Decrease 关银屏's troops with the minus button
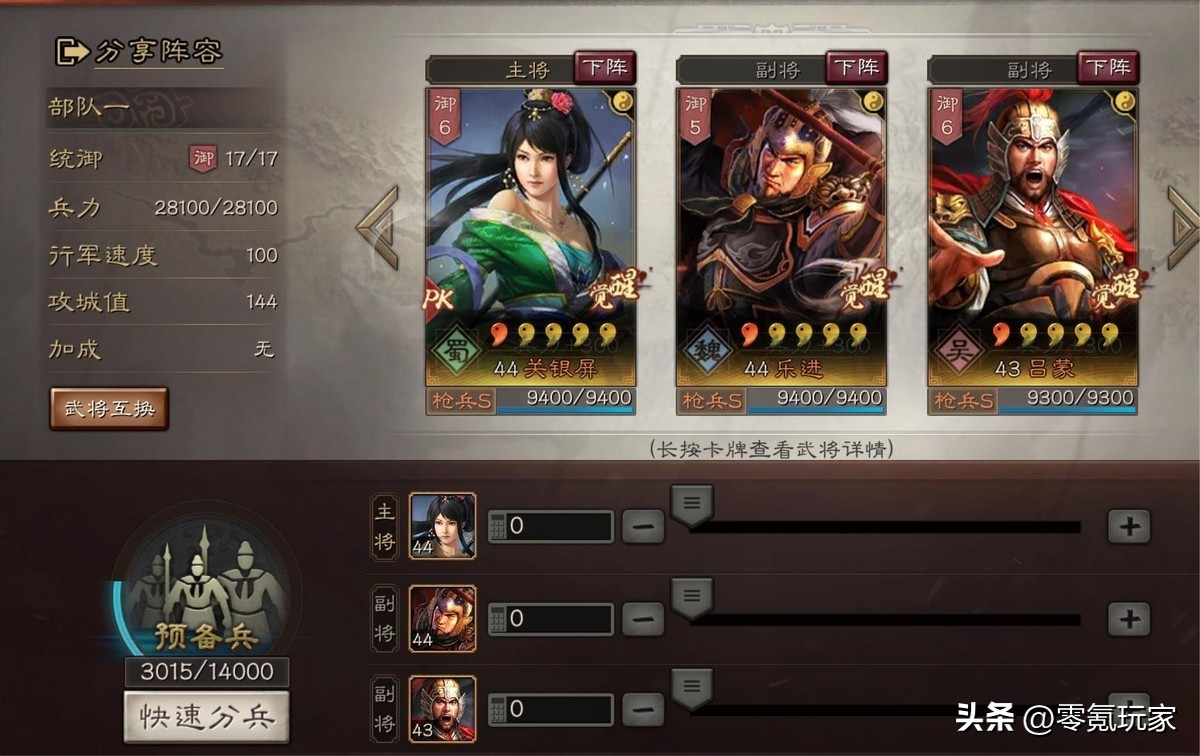 (643, 526)
